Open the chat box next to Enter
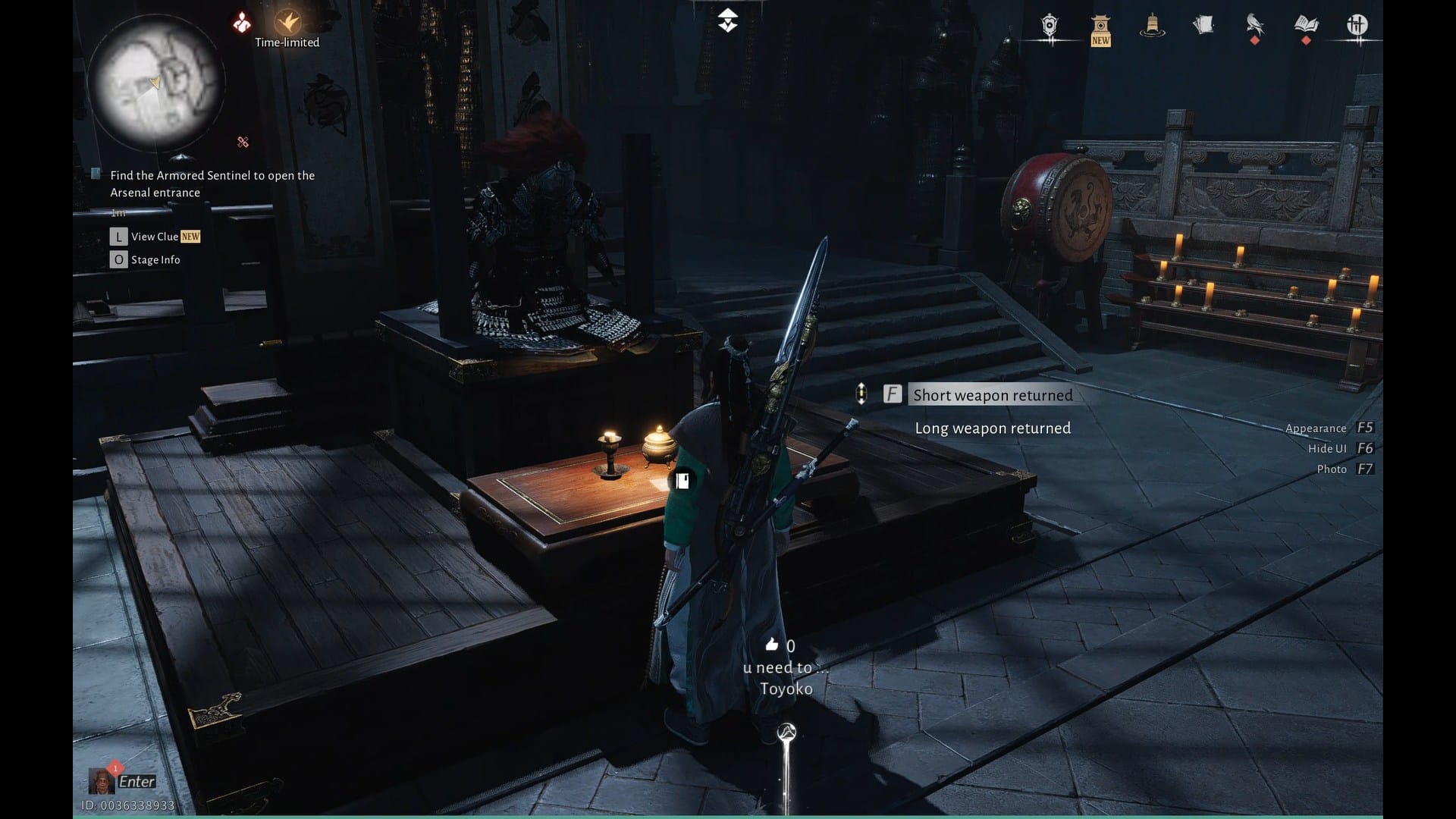Image resolution: width=1456 pixels, height=819 pixels. click(136, 781)
